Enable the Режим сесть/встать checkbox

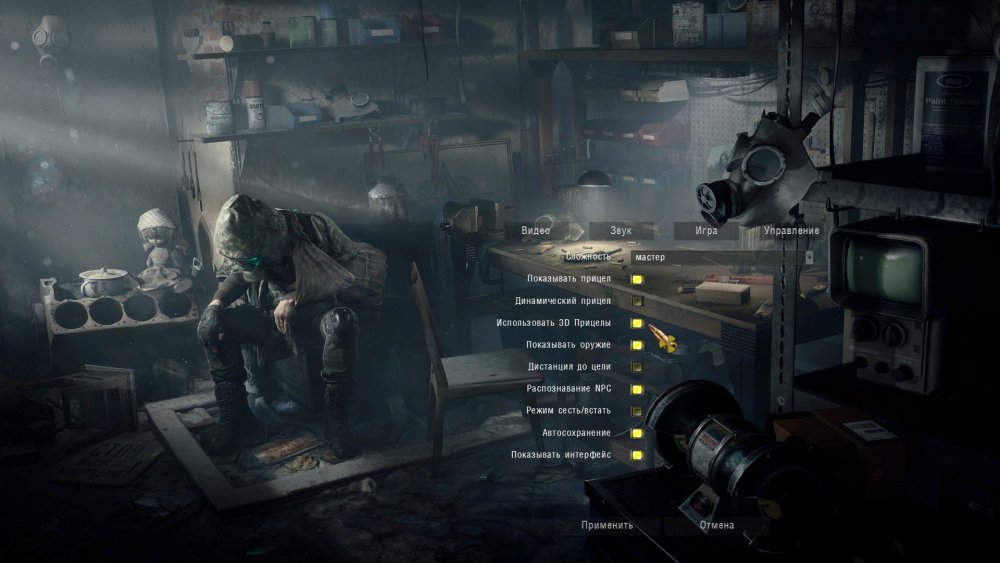click(x=636, y=411)
